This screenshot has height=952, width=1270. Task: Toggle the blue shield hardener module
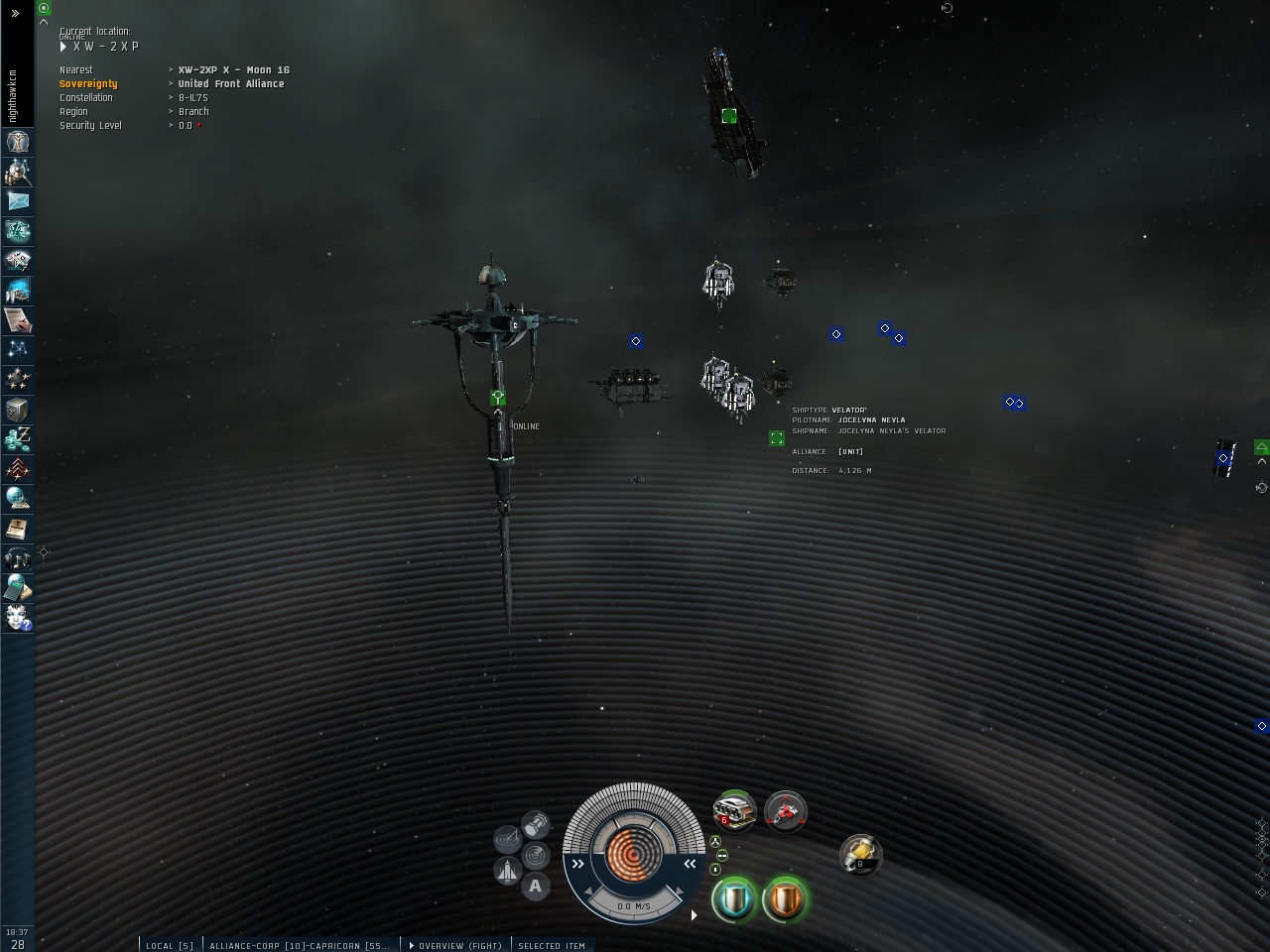coord(734,898)
